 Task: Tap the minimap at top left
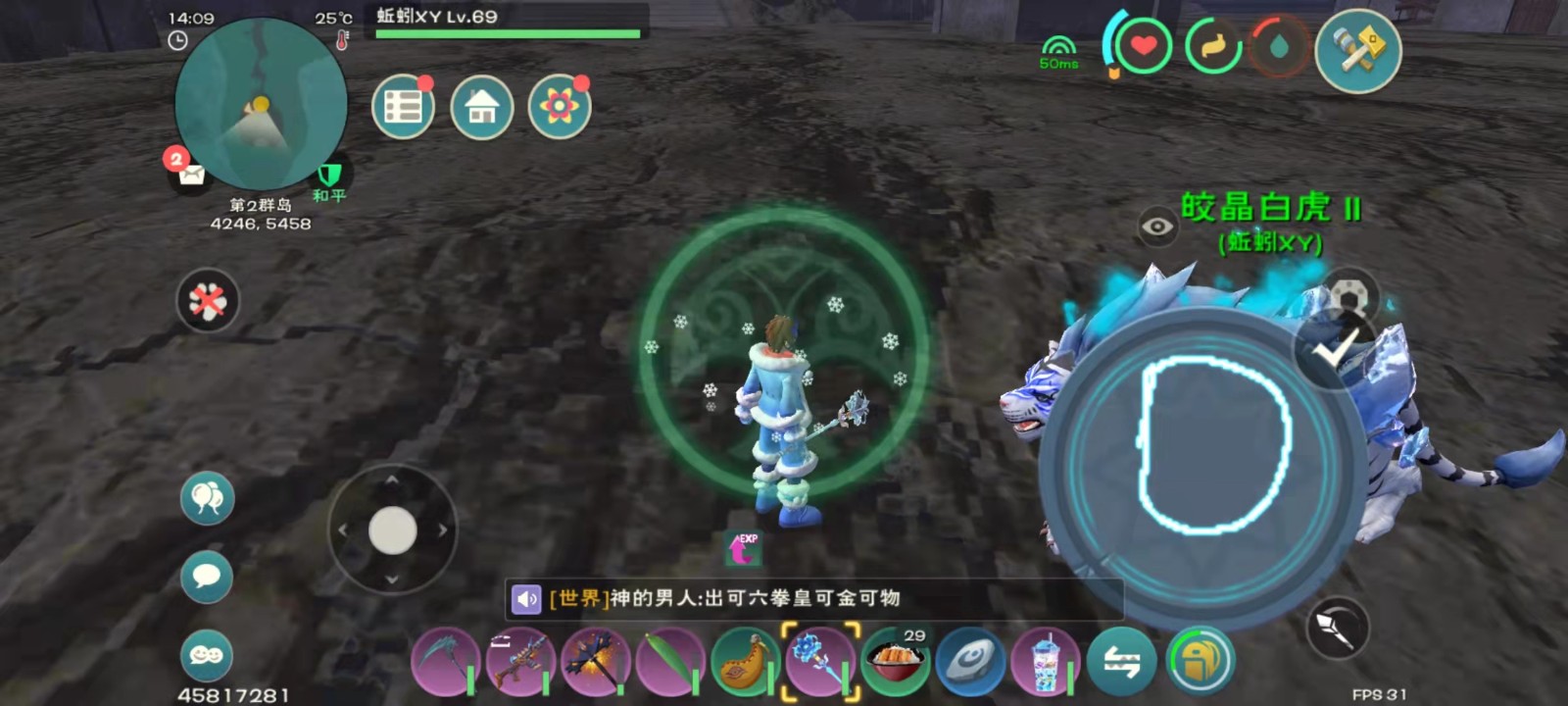260,108
